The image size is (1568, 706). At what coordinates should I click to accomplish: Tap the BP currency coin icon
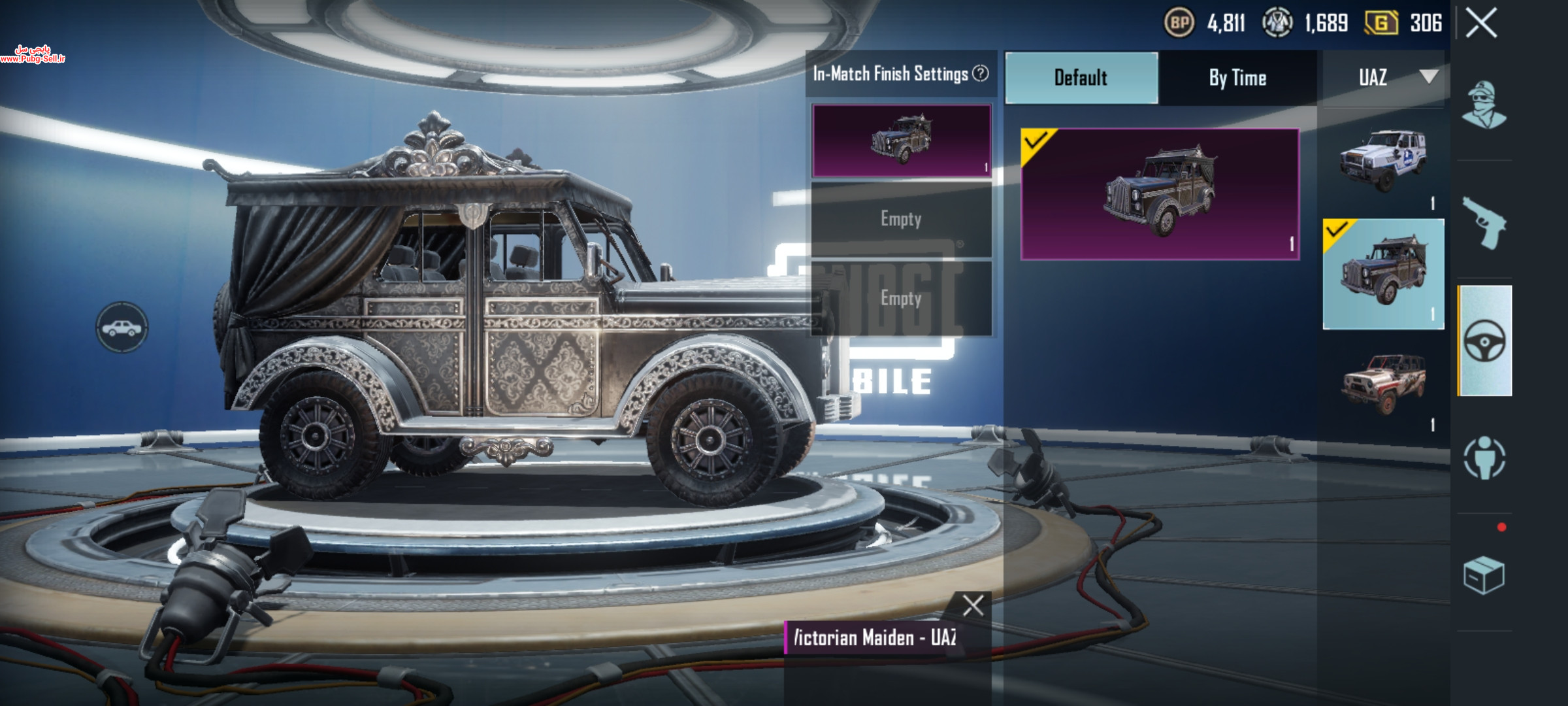pyautogui.click(x=1179, y=24)
